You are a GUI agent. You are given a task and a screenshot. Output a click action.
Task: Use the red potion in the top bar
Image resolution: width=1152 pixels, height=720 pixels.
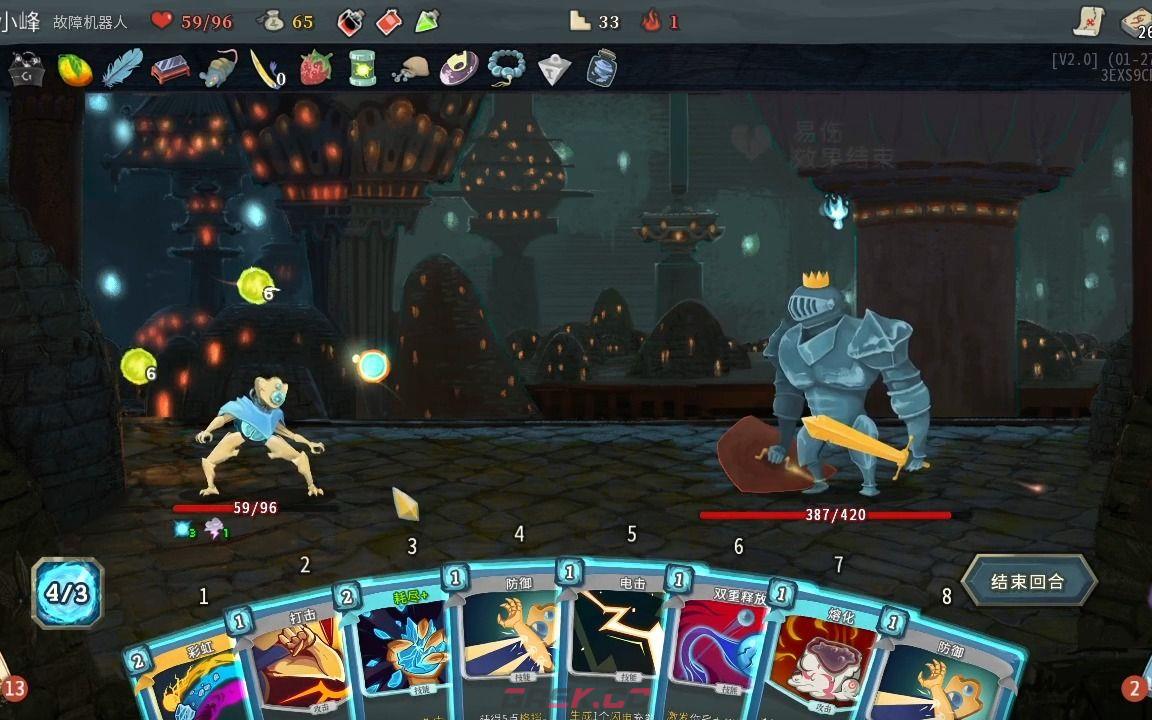[389, 21]
